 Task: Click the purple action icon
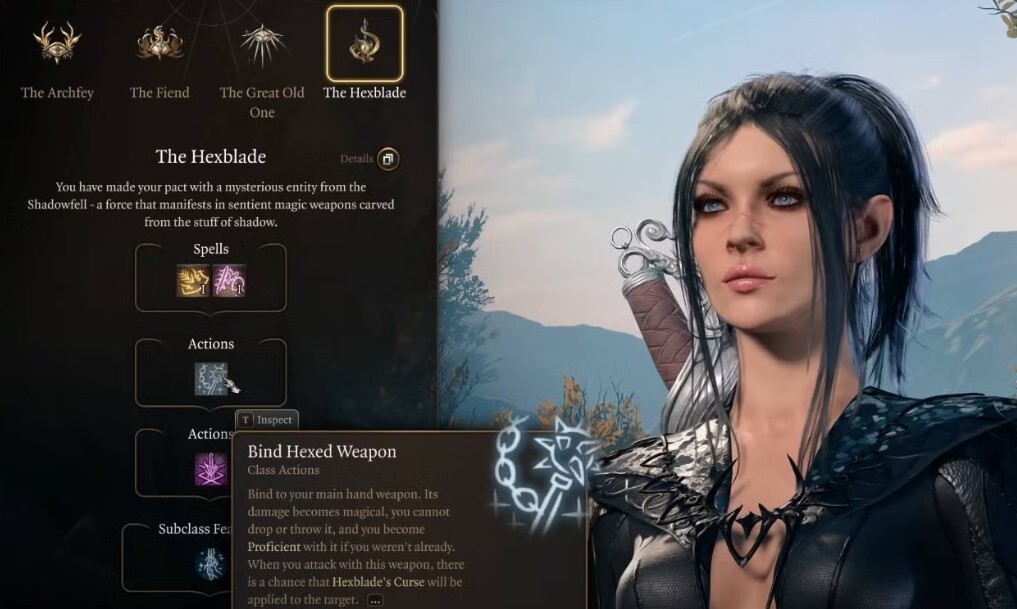pyautogui.click(x=211, y=468)
